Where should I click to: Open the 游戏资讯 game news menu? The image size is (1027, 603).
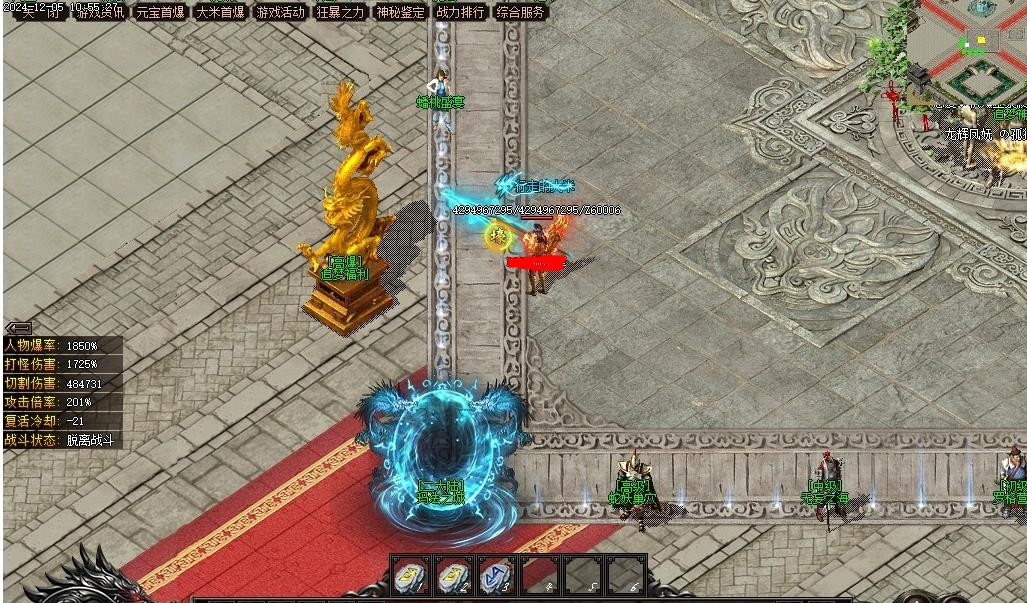tap(101, 12)
